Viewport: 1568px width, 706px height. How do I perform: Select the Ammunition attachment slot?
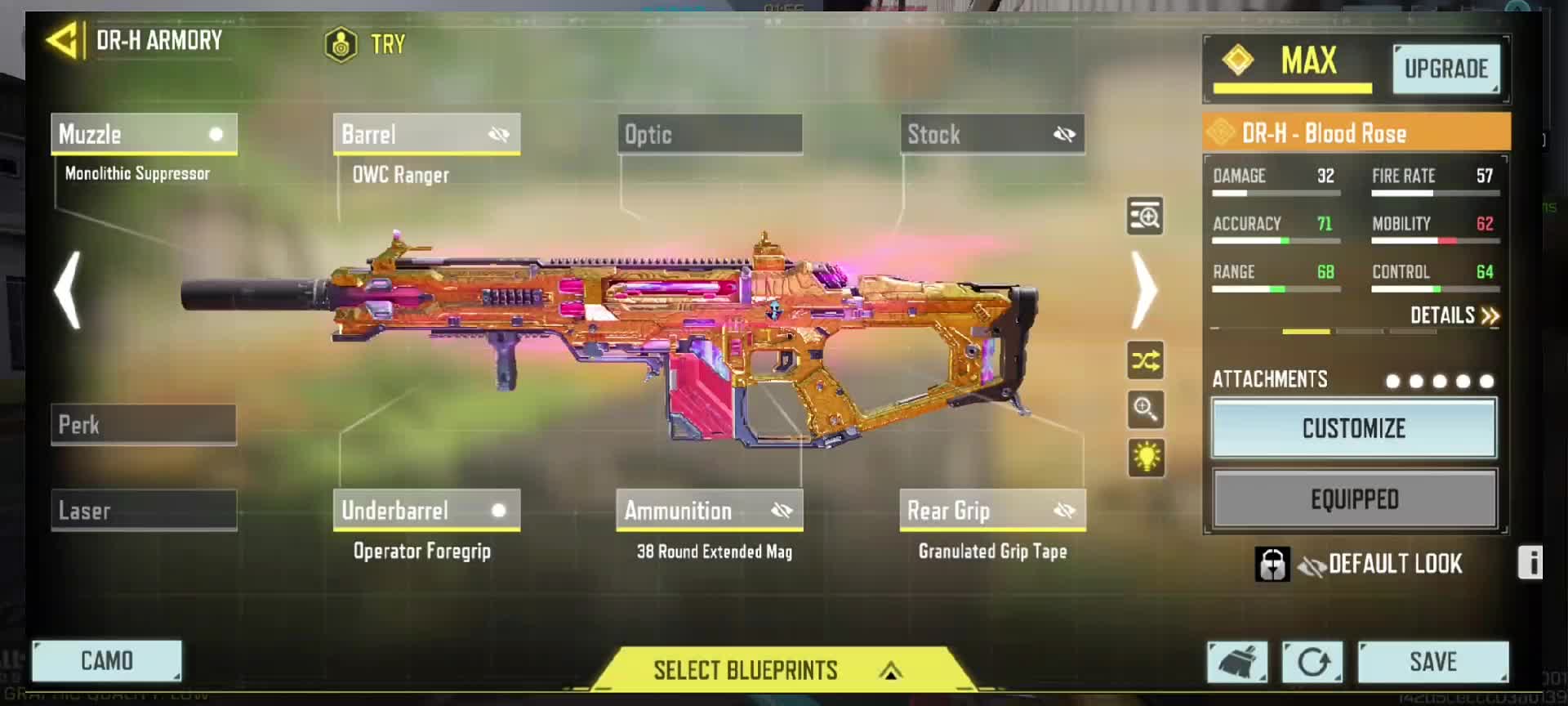coord(709,511)
